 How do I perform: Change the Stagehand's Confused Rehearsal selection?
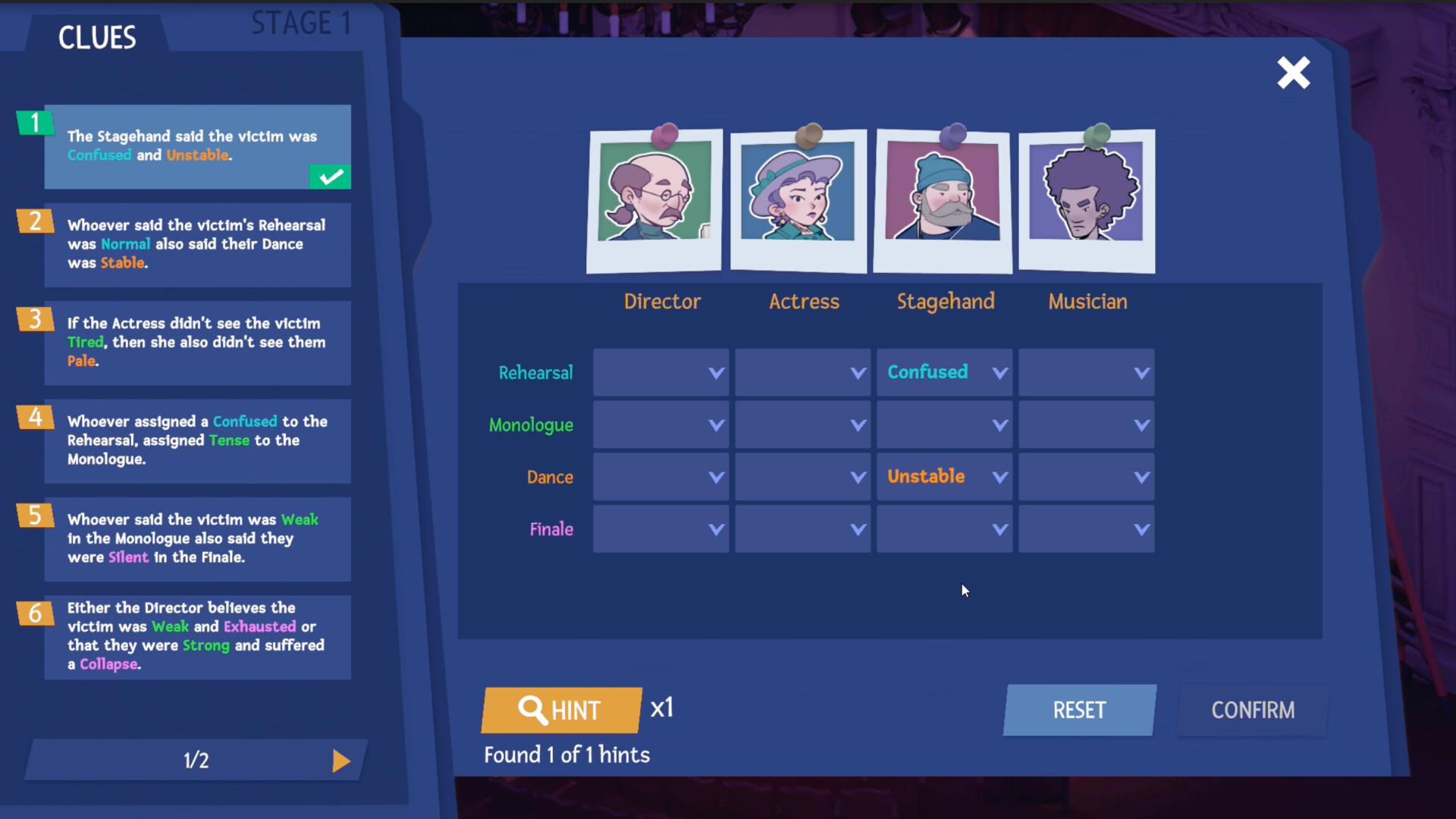[944, 372]
